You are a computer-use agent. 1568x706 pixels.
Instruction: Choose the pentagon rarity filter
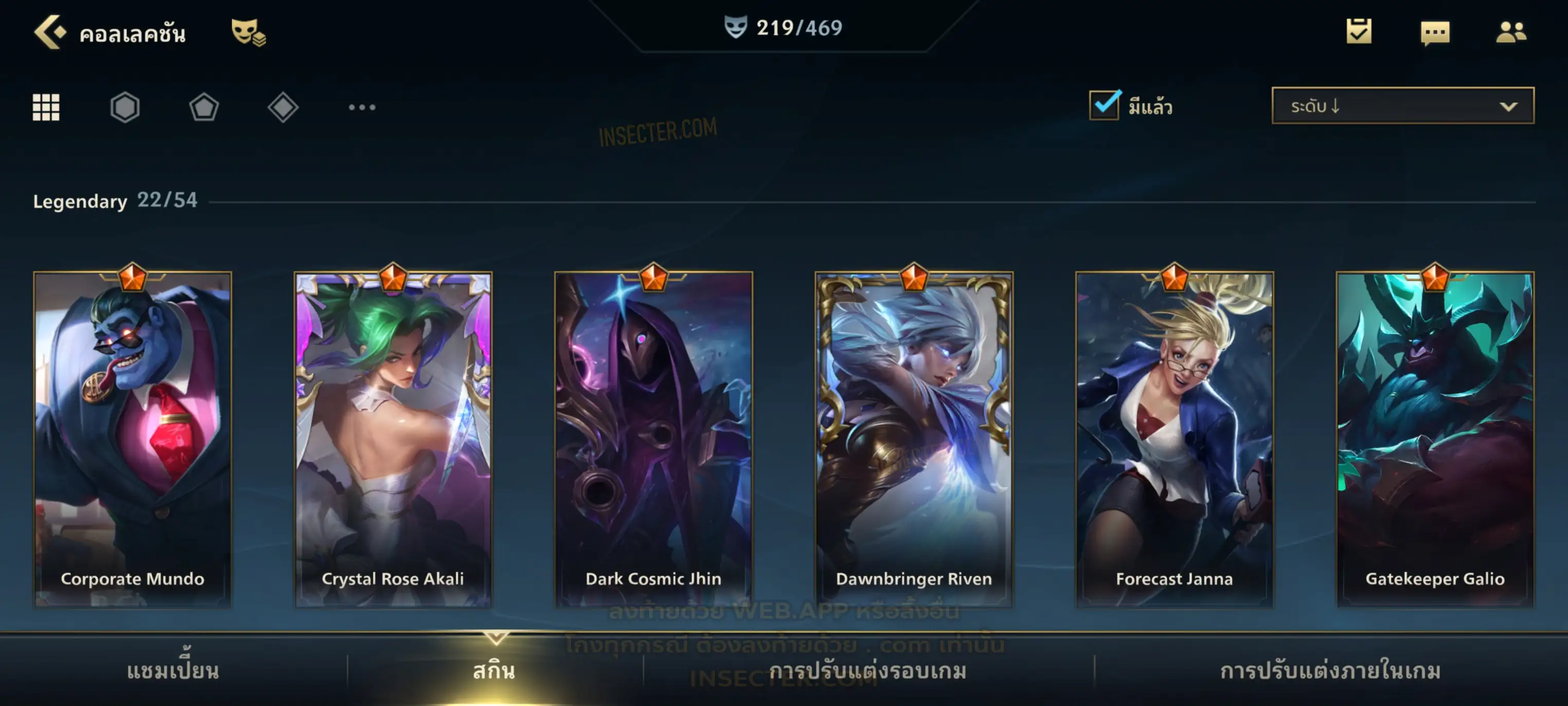(204, 107)
